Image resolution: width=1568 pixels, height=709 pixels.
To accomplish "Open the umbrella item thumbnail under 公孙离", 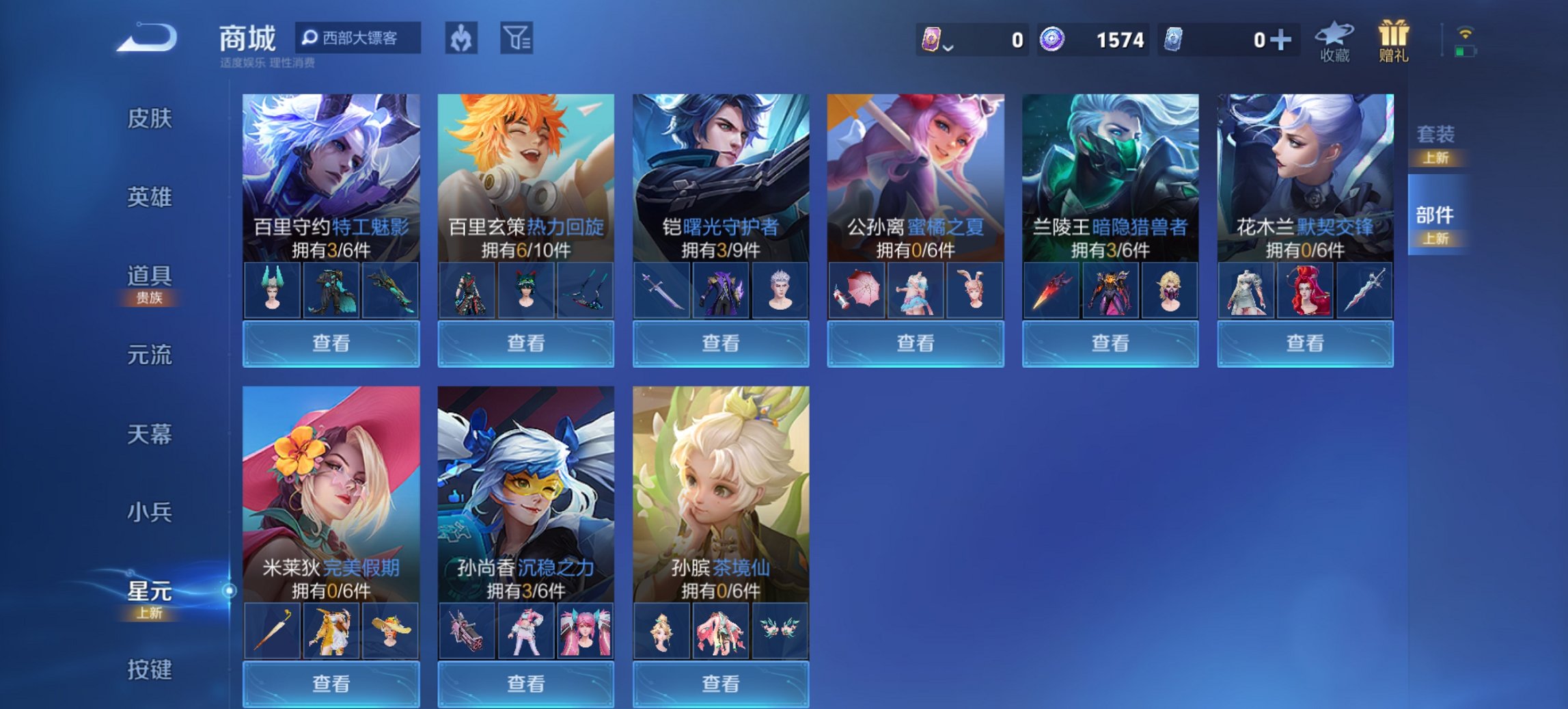I will 857,289.
